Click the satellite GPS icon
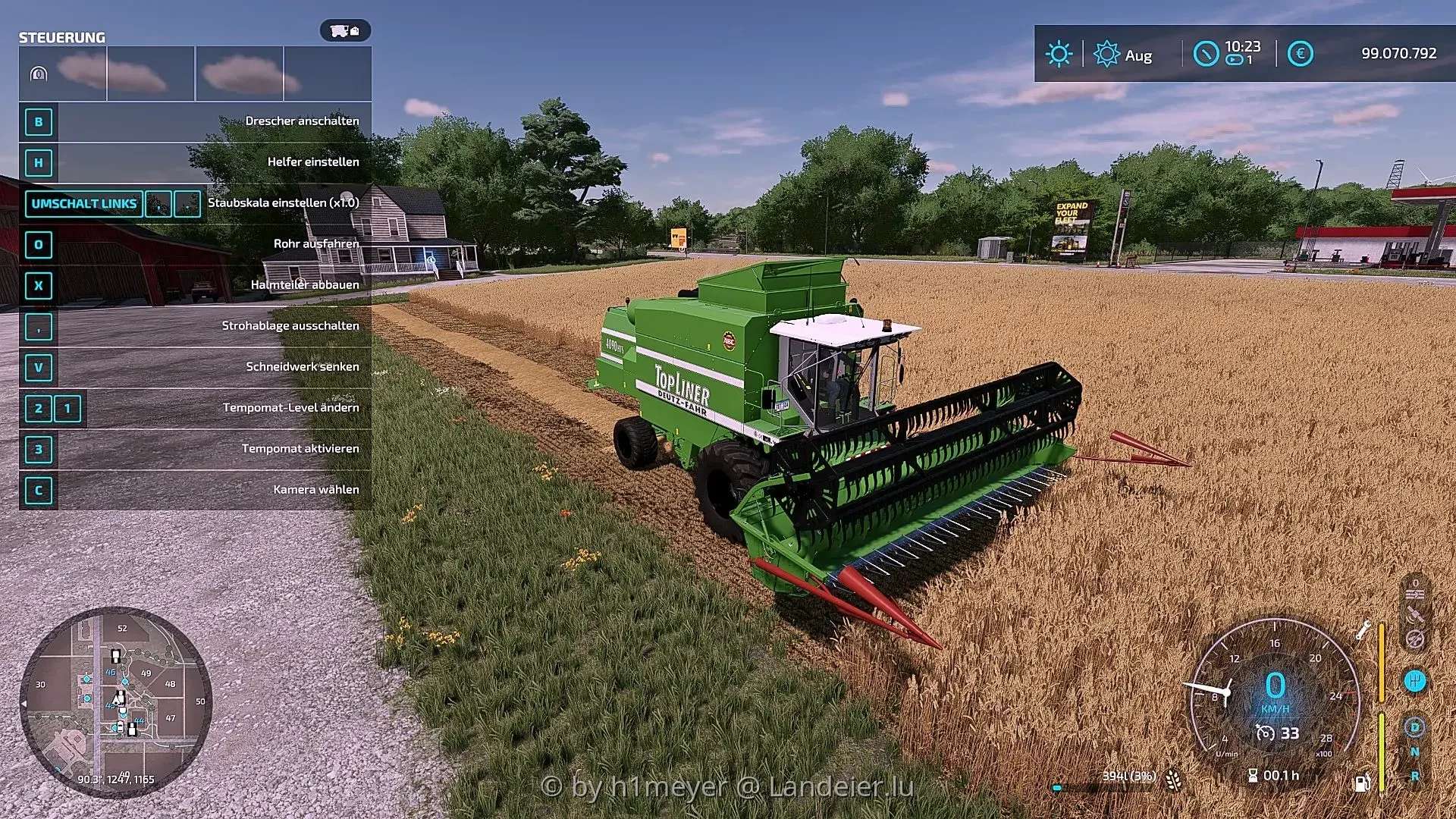This screenshot has width=1456, height=819. (x=1414, y=613)
